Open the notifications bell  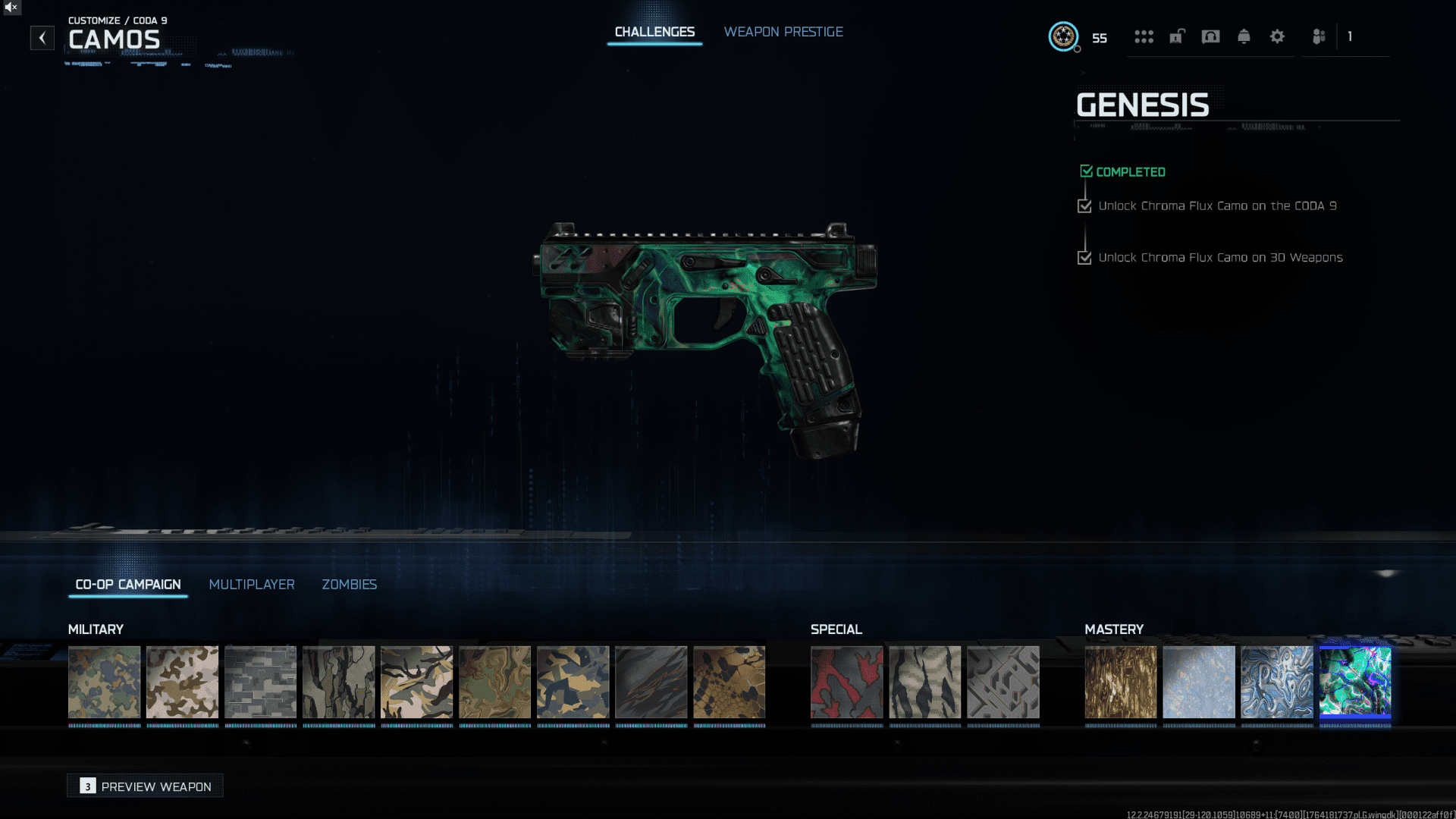pos(1244,36)
